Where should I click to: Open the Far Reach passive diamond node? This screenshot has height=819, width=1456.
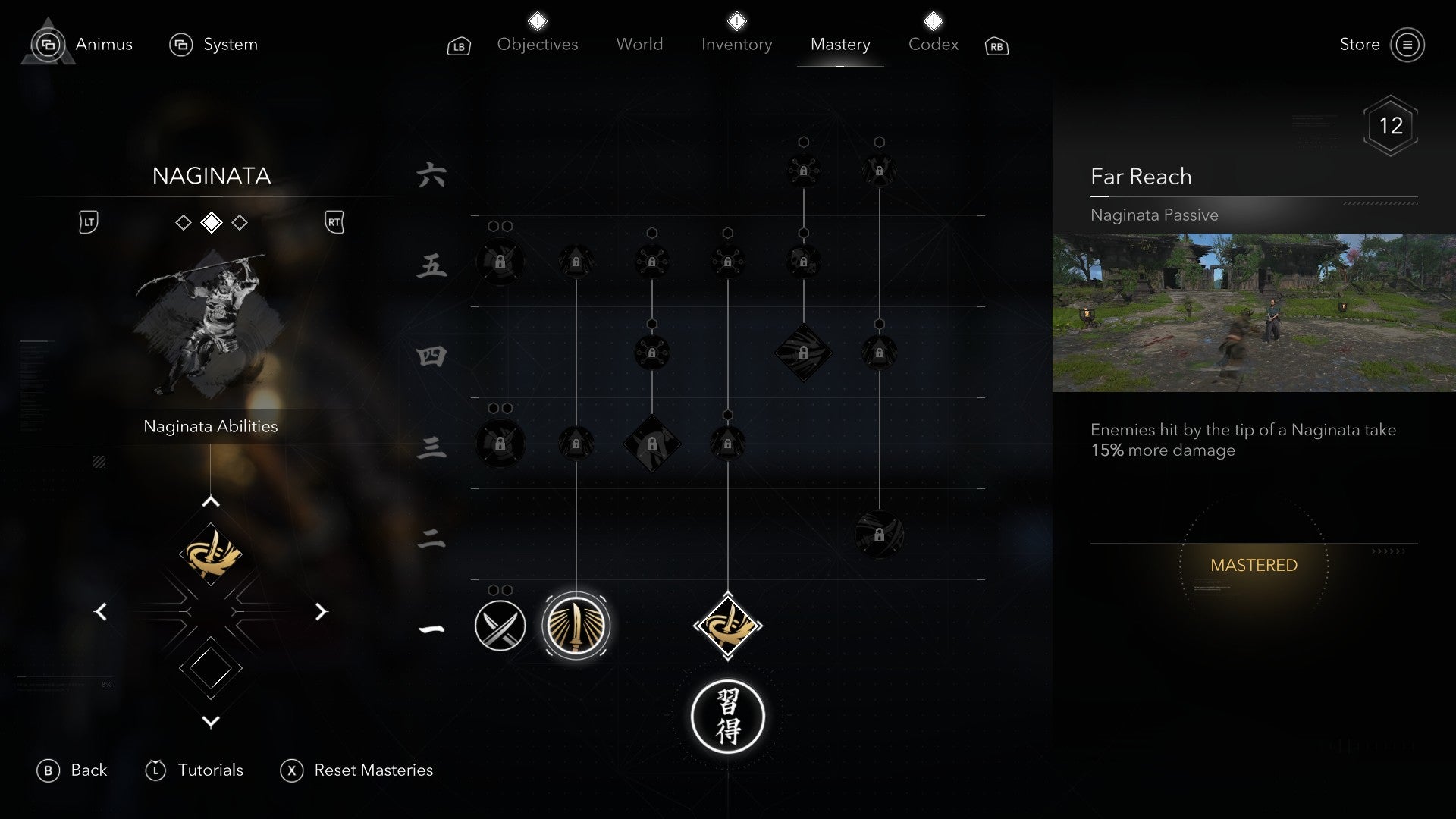[729, 625]
